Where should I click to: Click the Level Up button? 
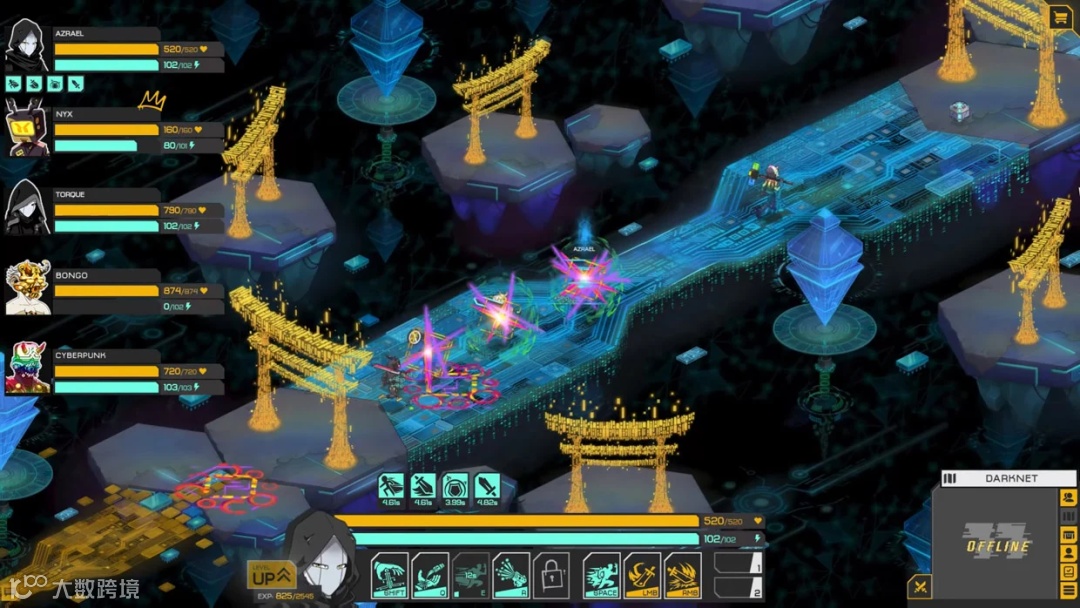pyautogui.click(x=271, y=575)
